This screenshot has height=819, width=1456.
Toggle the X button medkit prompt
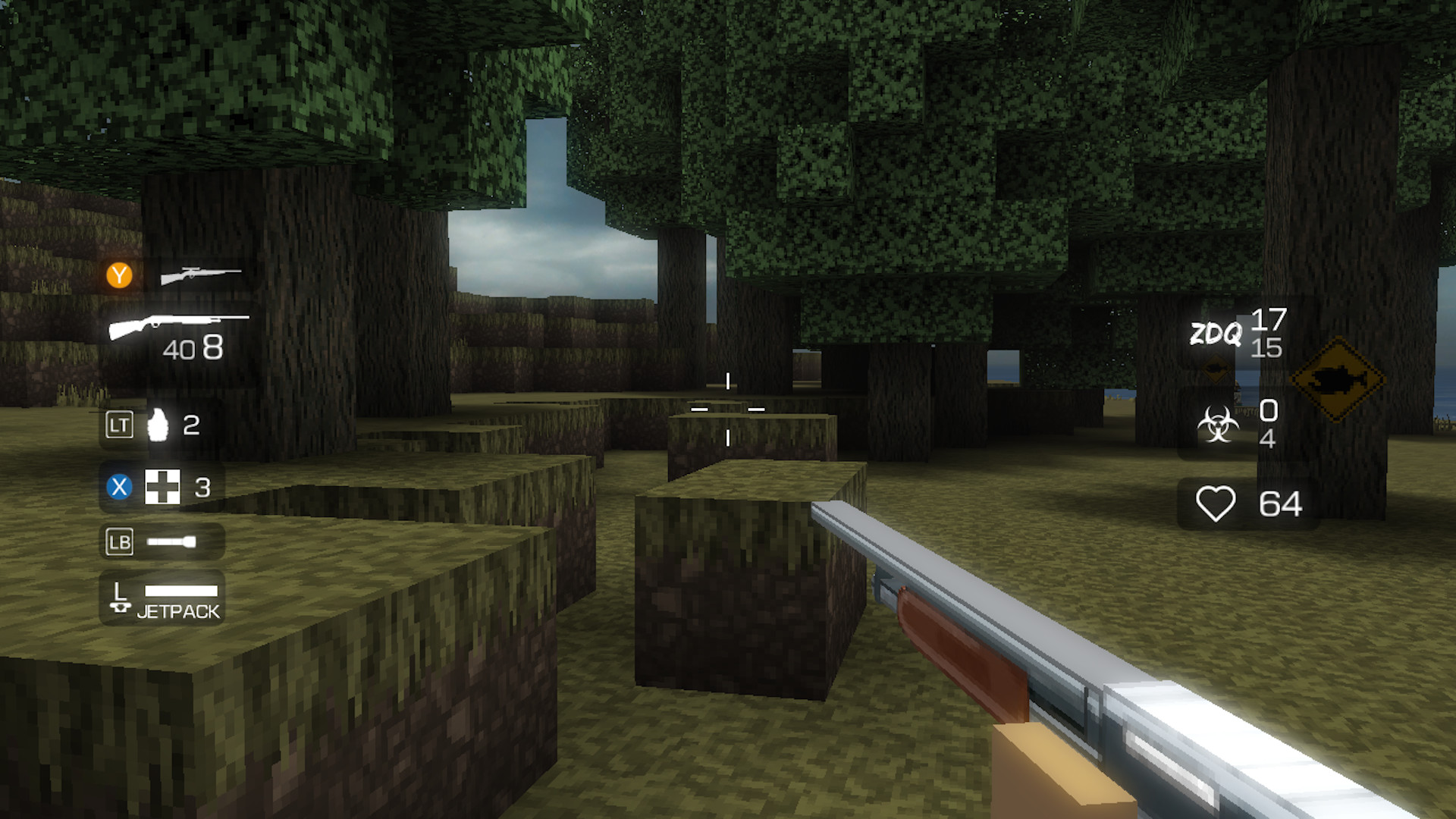tap(118, 488)
